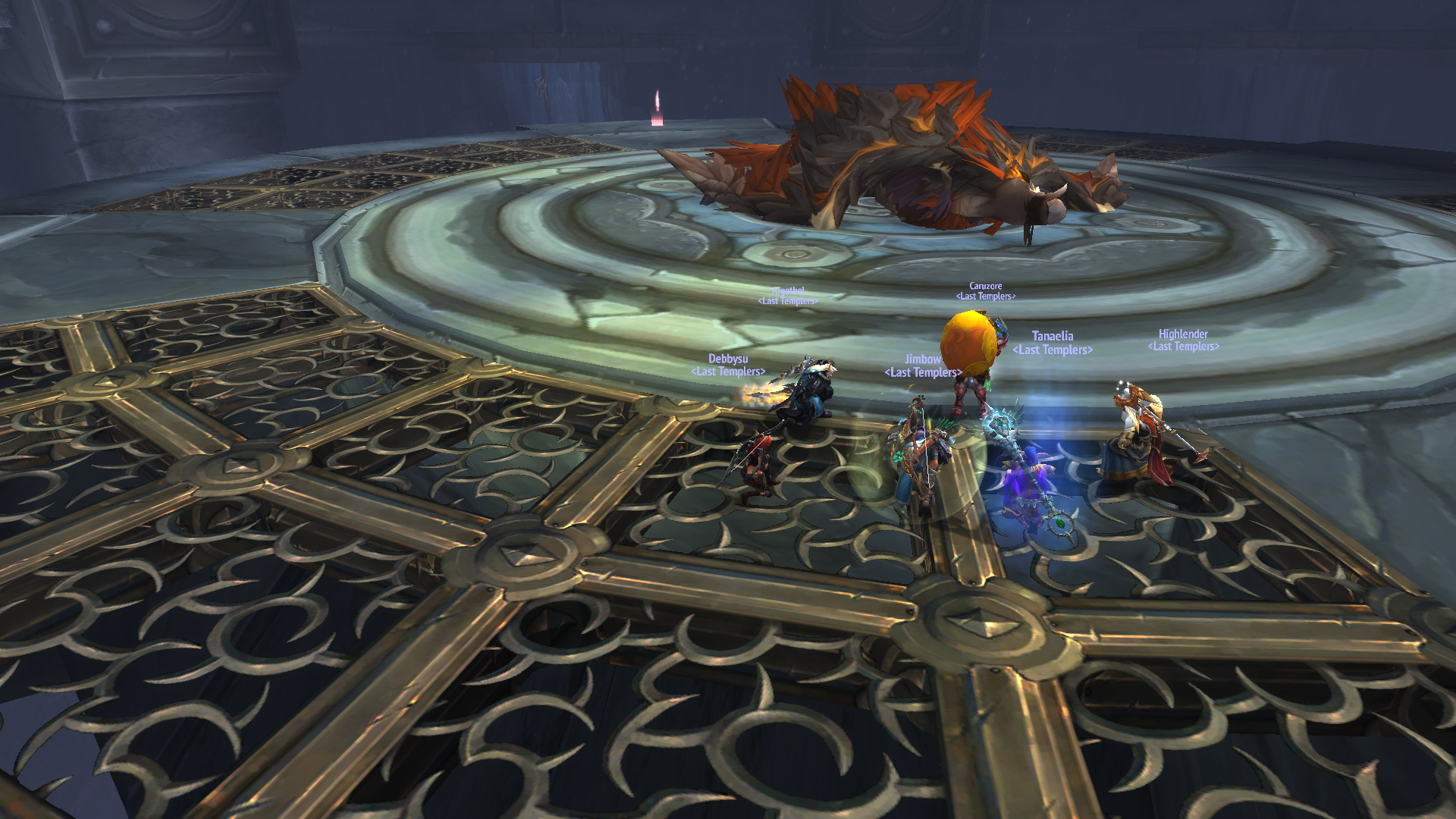
Task: Target Caruzore by the name label
Action: [985, 286]
